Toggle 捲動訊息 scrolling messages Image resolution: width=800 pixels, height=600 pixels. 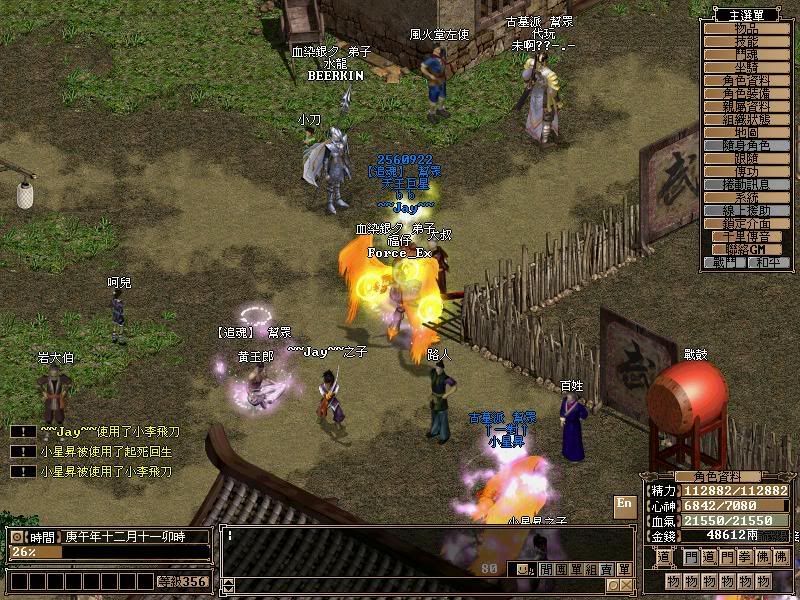click(x=747, y=185)
